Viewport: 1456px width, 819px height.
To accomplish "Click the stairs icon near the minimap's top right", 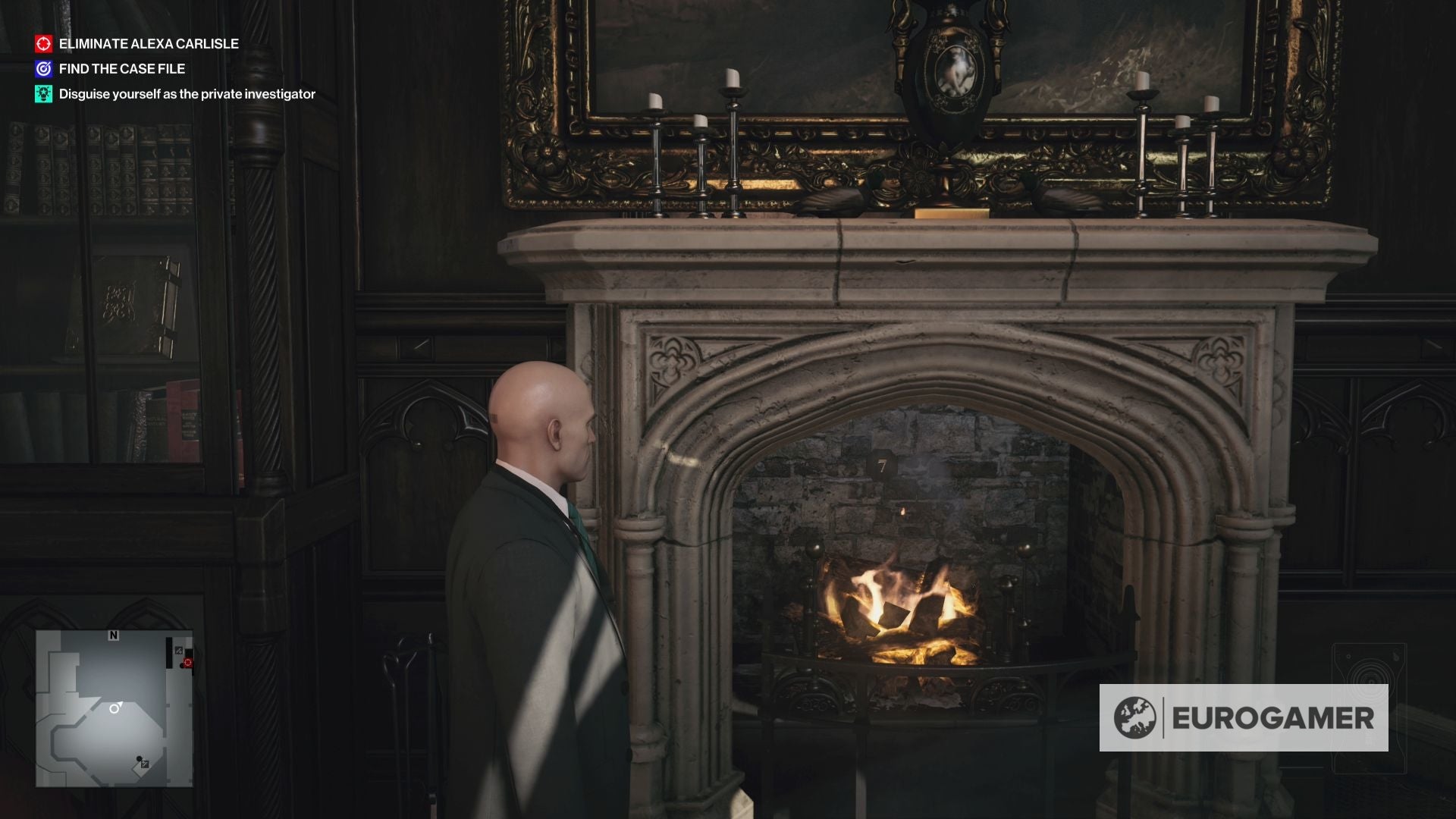I will 178,650.
